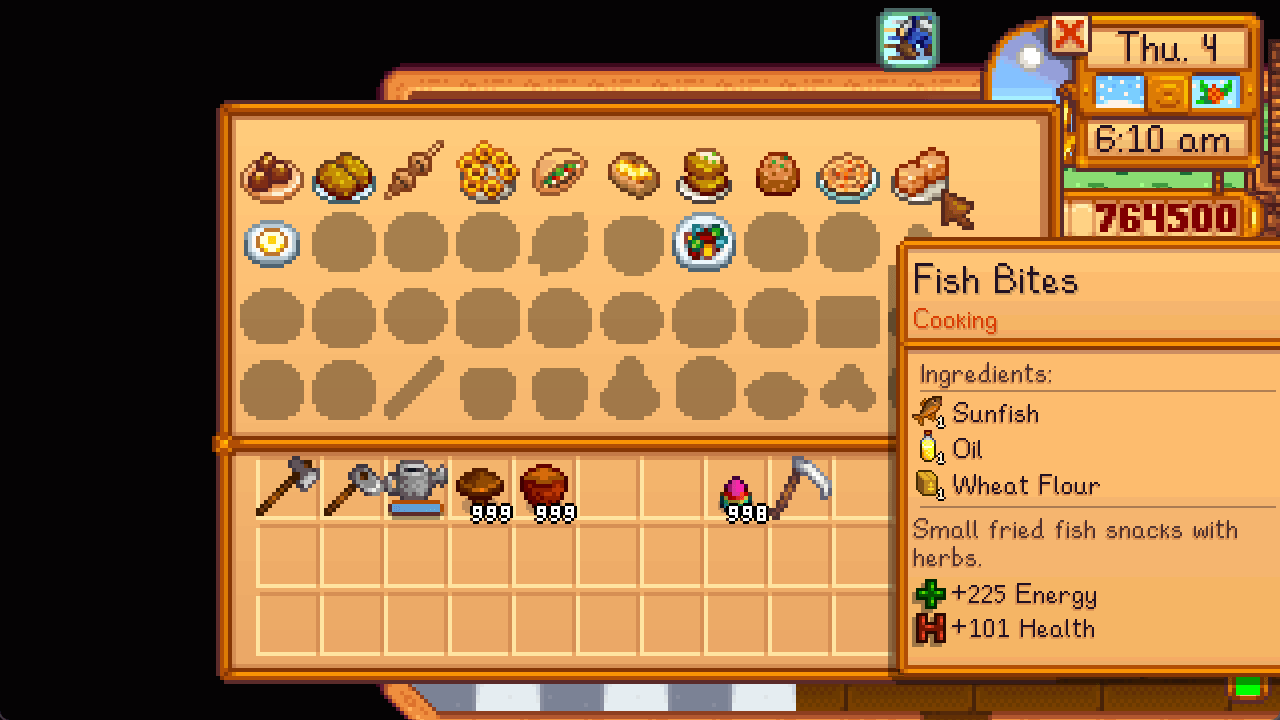Close the cooking menu with the red X
1280x720 pixels.
[x=1068, y=35]
